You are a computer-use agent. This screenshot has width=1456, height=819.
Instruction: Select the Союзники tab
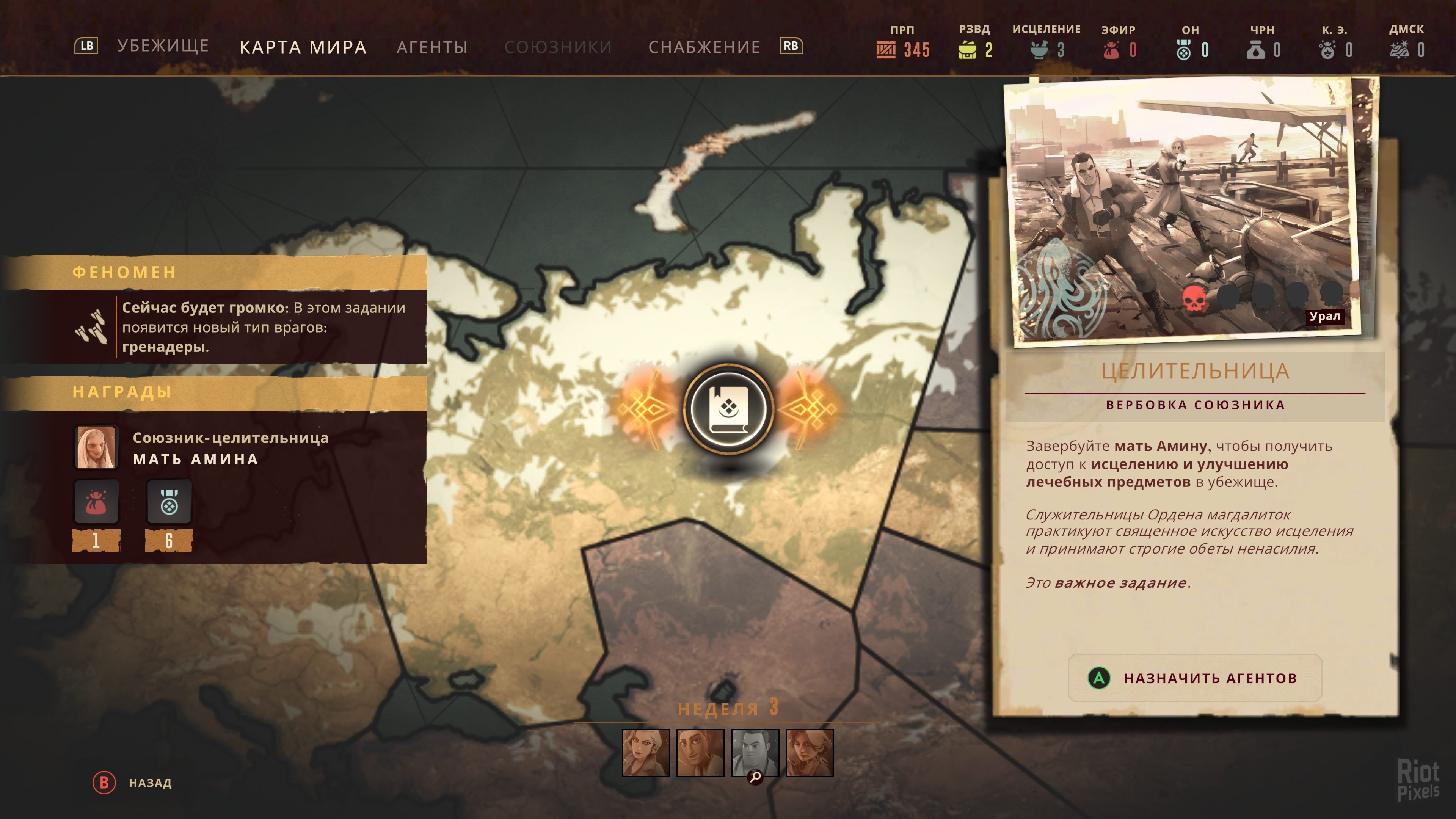[558, 47]
